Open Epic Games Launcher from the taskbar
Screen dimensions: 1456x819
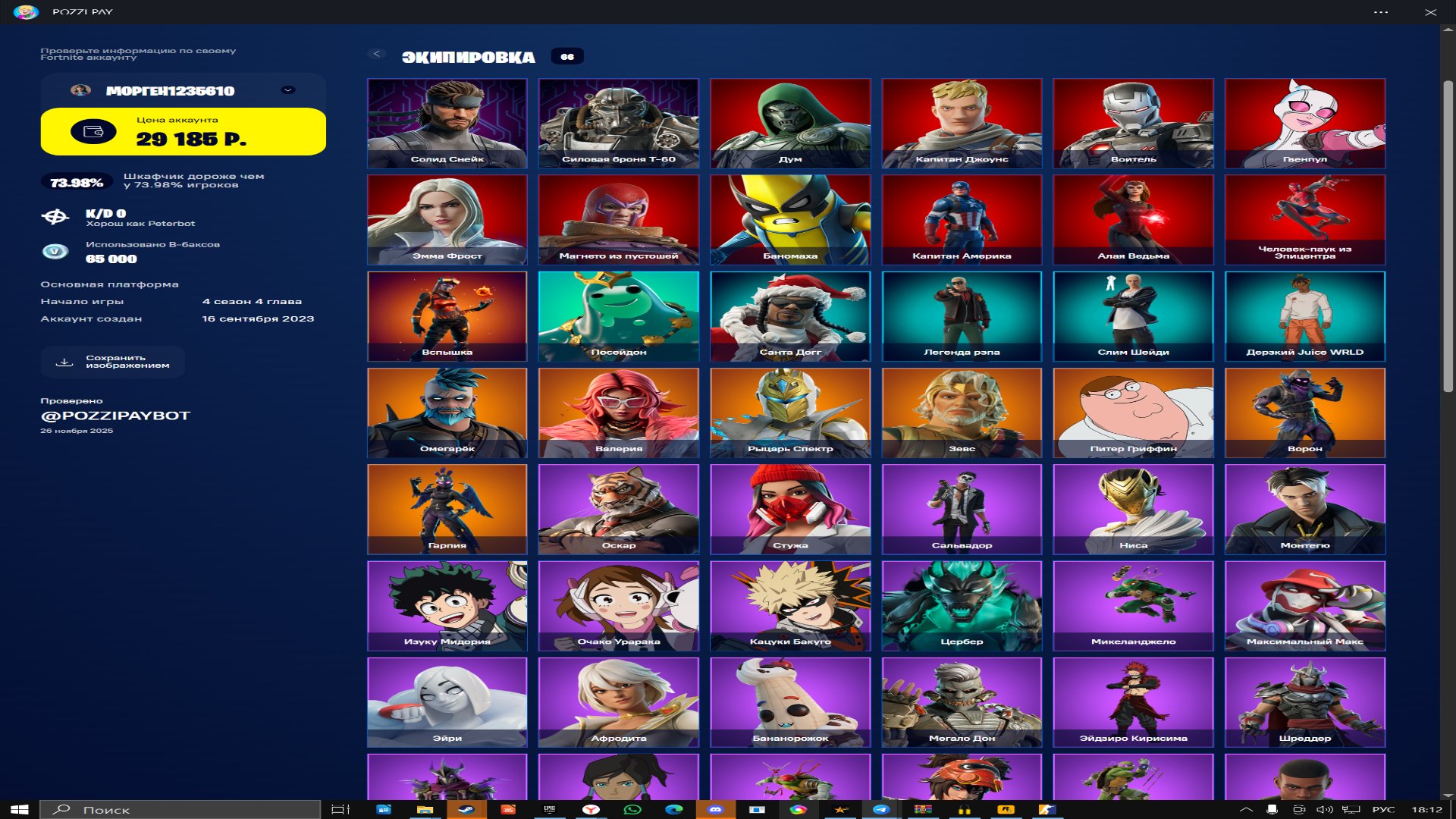pyautogui.click(x=550, y=809)
